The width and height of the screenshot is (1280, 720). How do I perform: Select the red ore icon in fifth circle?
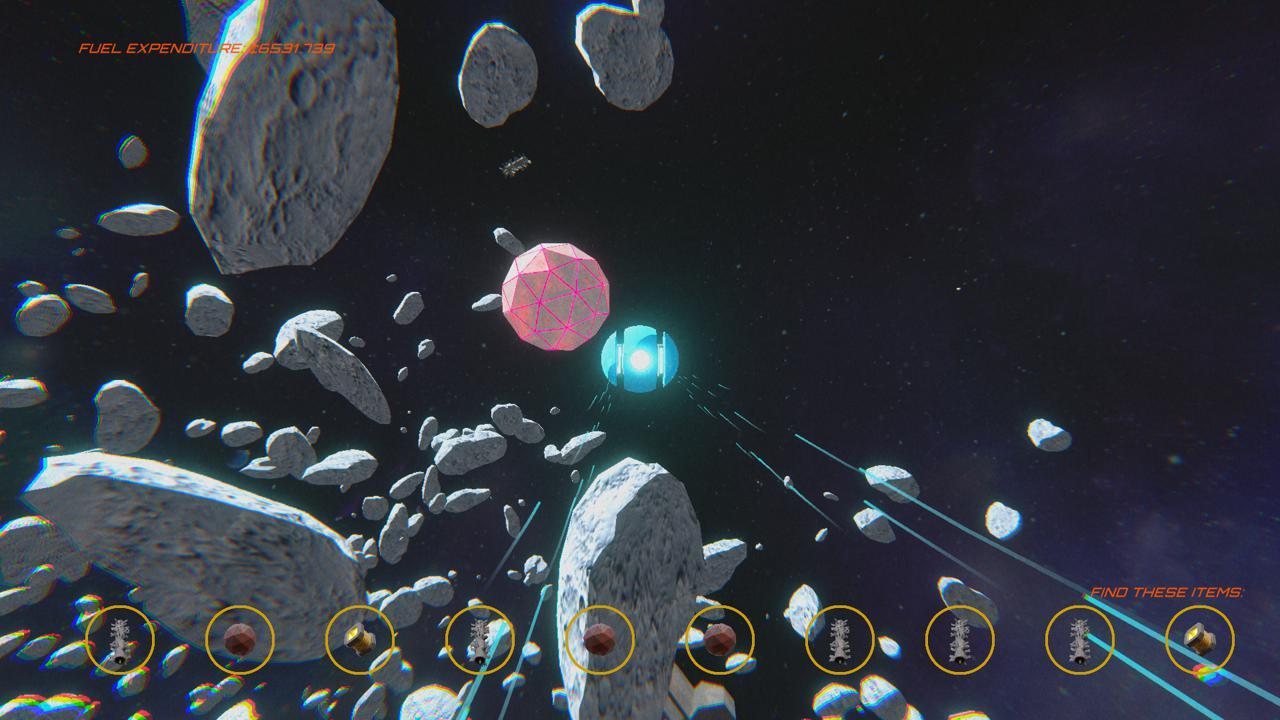pos(600,640)
